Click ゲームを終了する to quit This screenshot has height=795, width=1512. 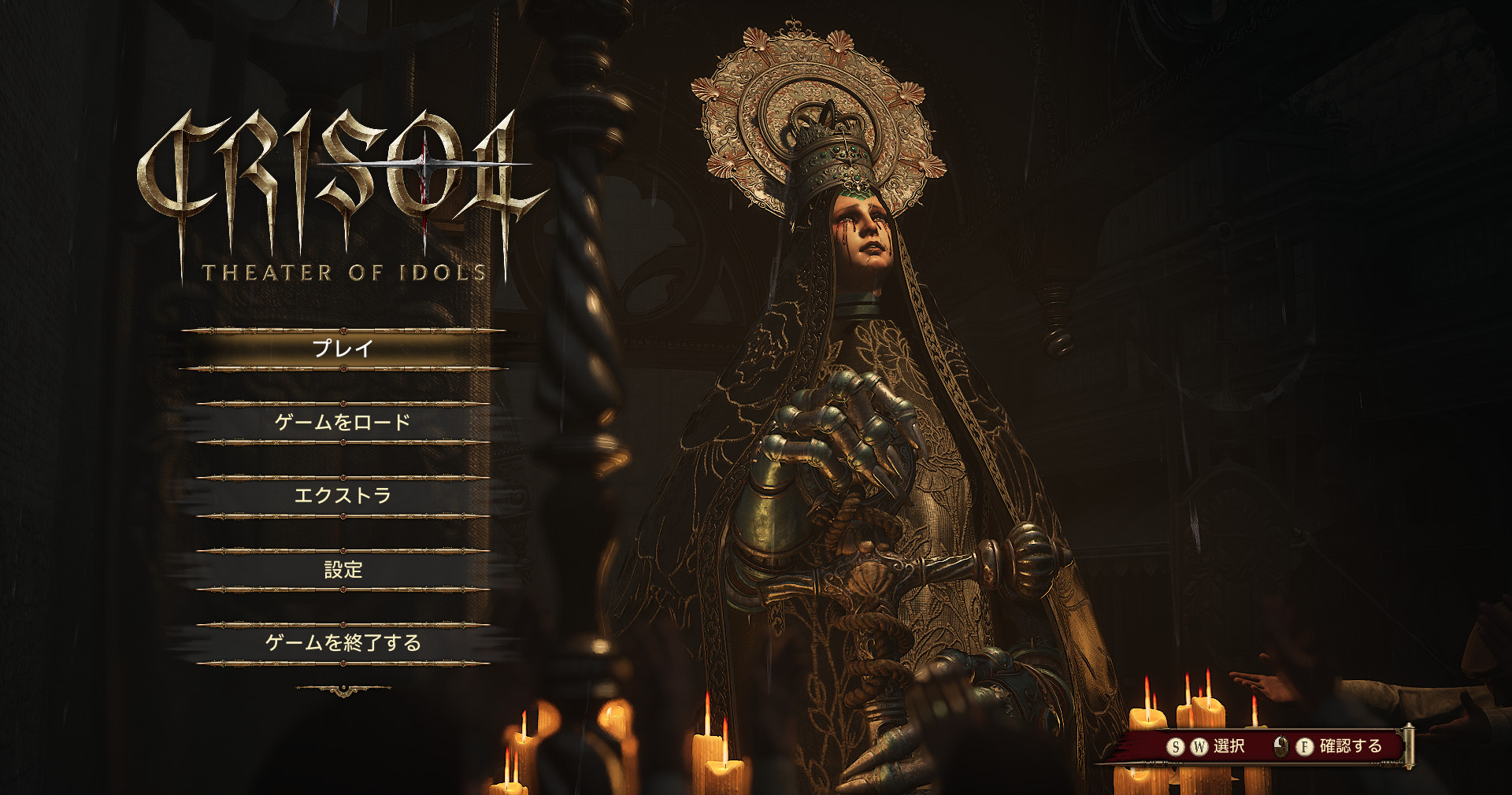(343, 643)
